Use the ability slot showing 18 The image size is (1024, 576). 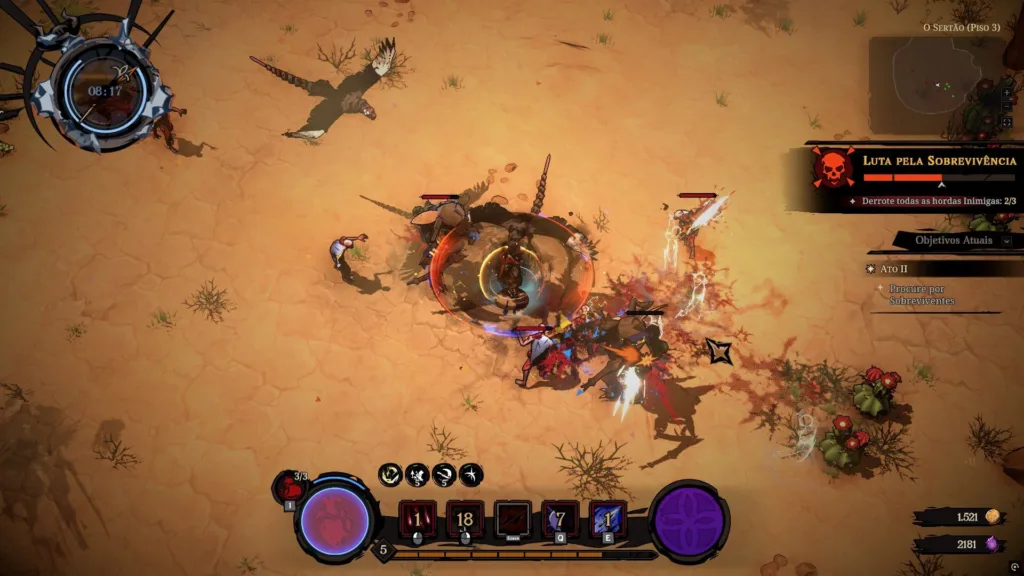[465, 520]
